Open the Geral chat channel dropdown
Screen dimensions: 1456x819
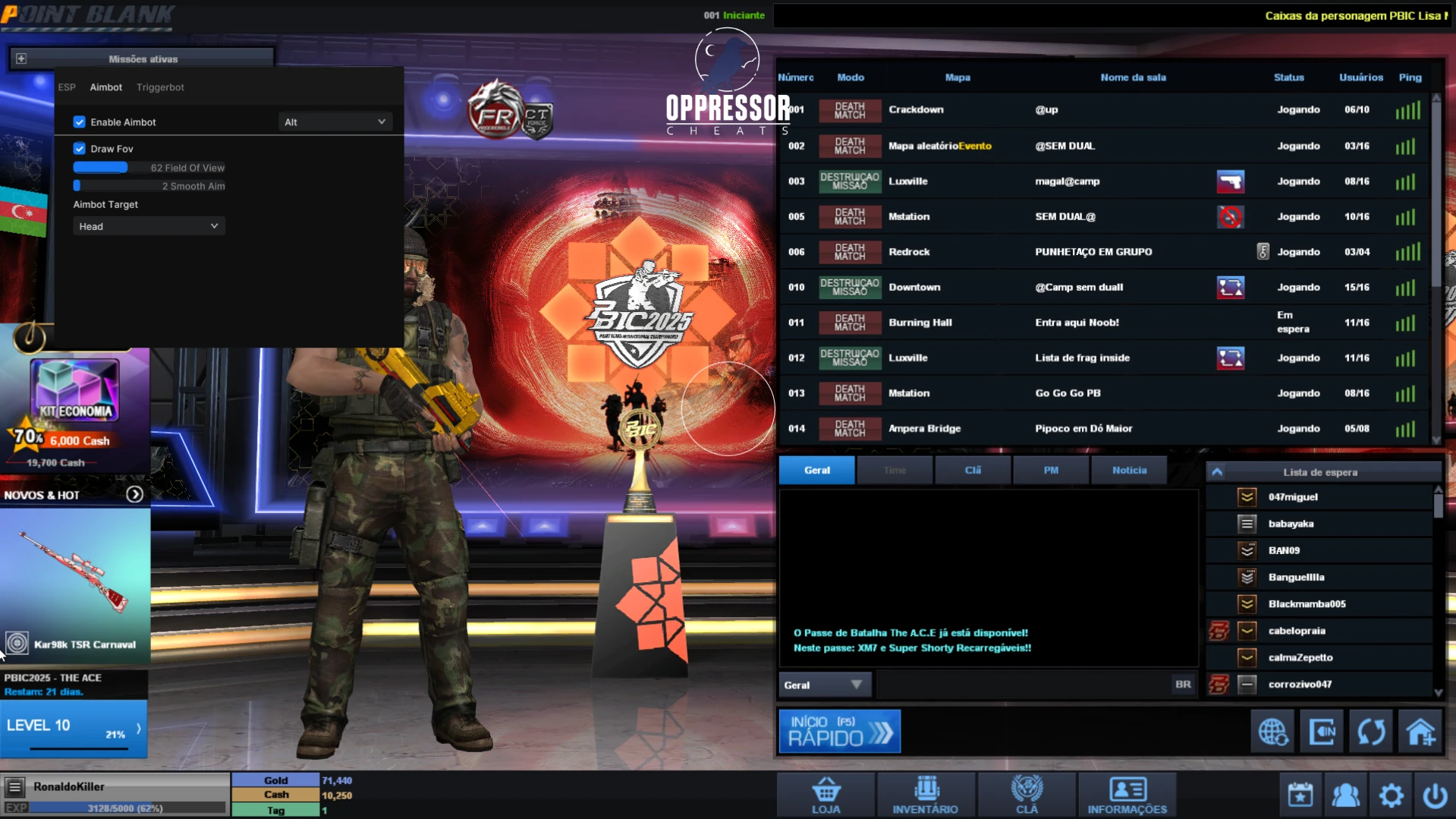[824, 684]
